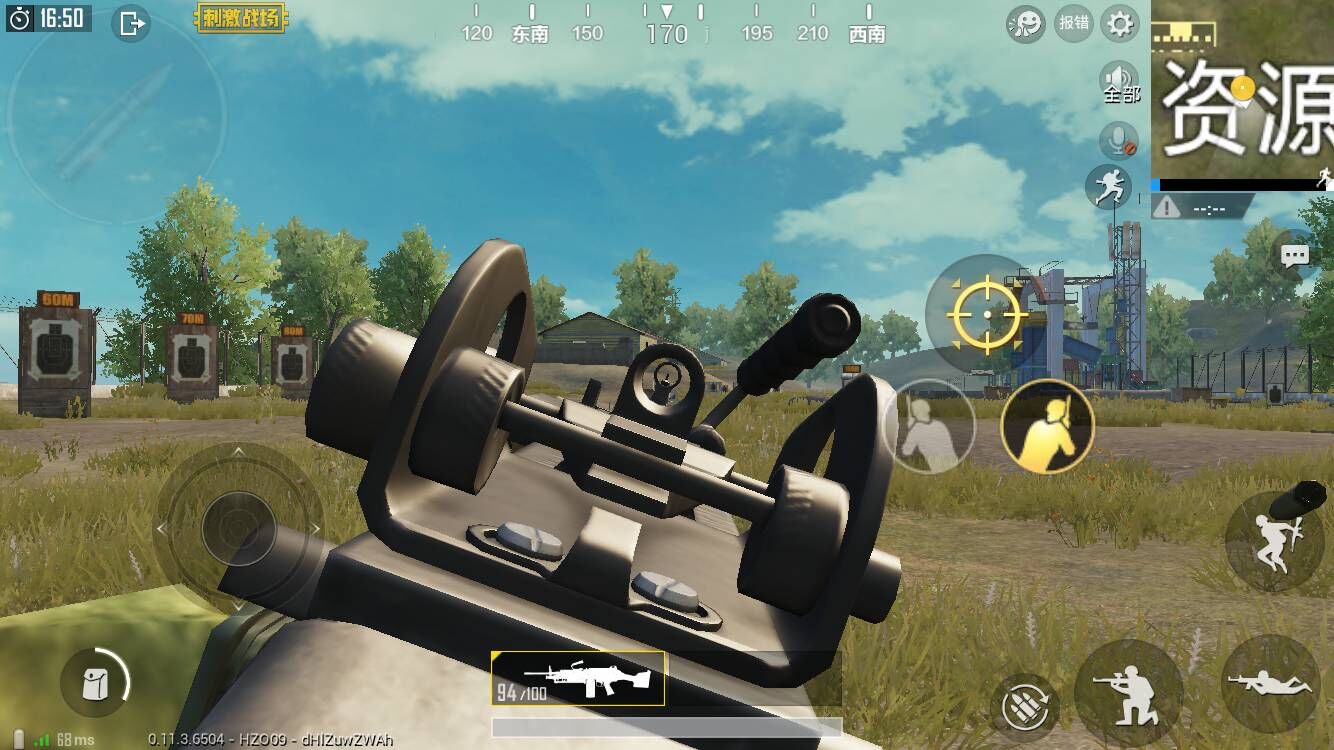The width and height of the screenshot is (1334, 750).
Task: Tap the movement joystick center
Action: coord(238,528)
